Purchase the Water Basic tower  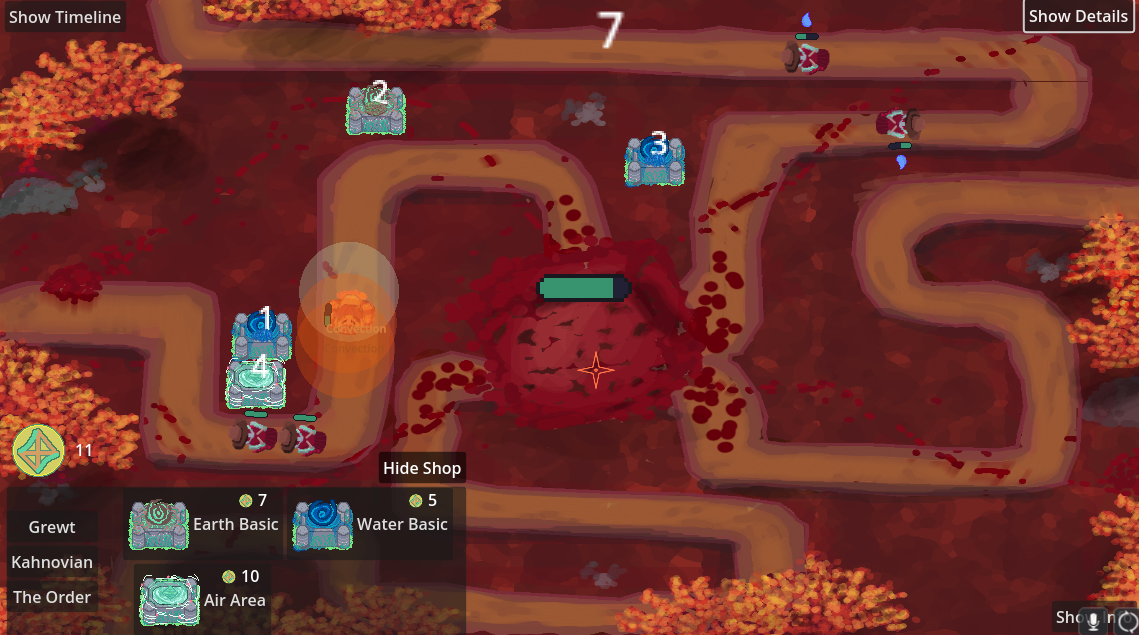(370, 524)
